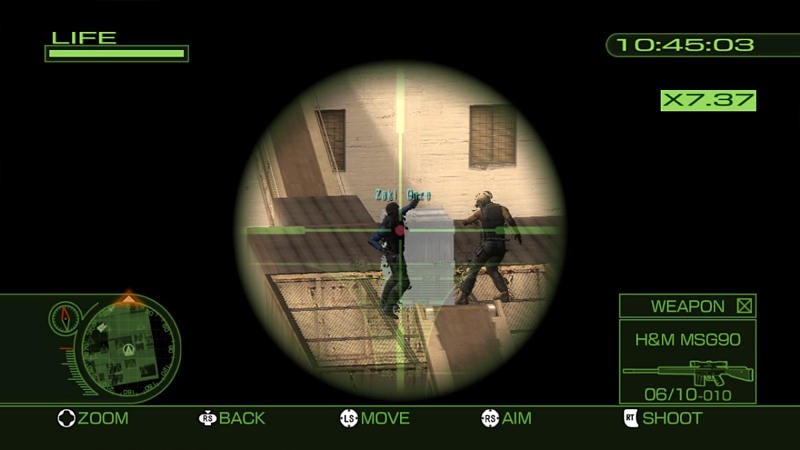800x450 pixels.
Task: Open the WEAPON selector header
Action: 686,306
